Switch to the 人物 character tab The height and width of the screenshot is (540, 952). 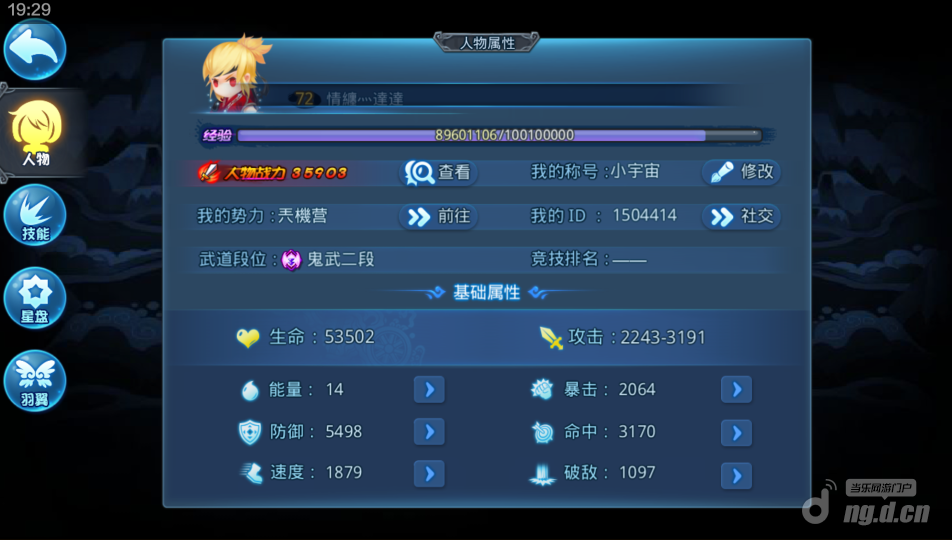point(35,133)
